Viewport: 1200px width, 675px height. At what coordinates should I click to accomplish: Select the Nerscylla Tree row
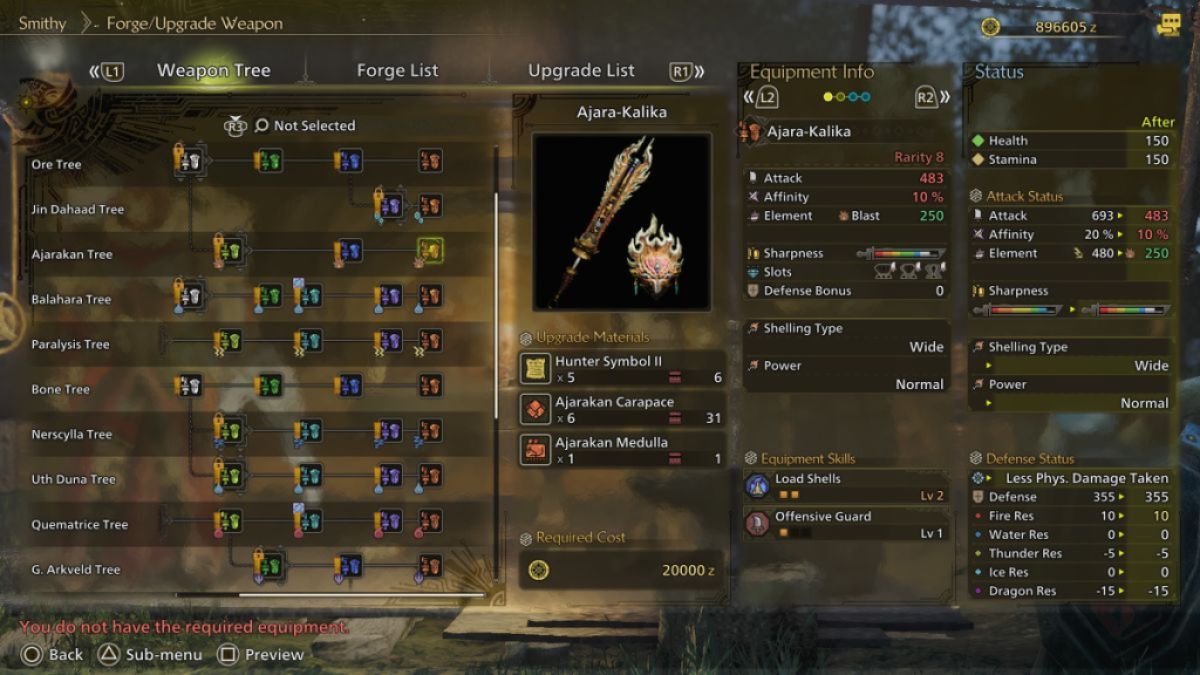point(72,434)
